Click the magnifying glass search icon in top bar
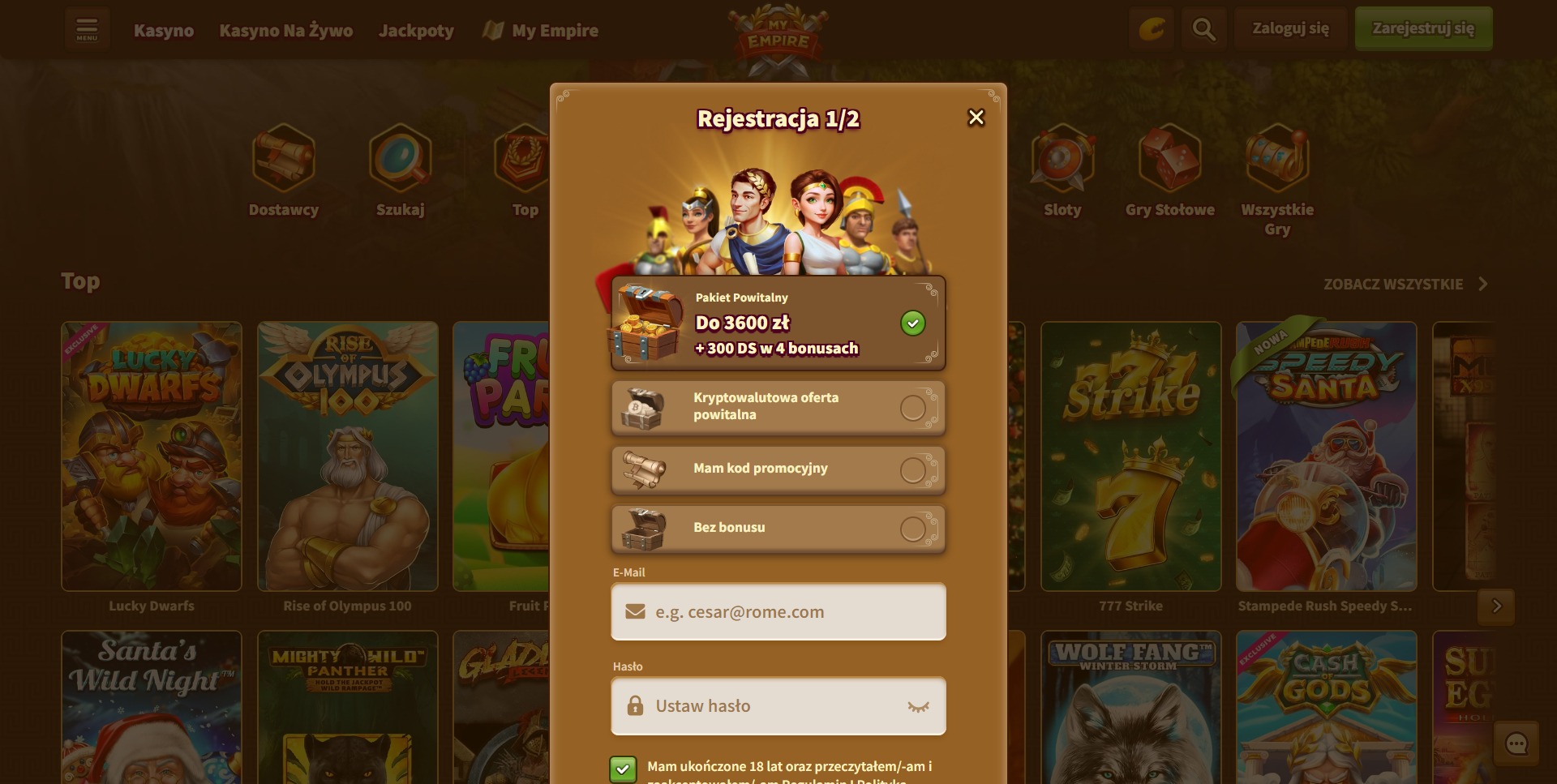The height and width of the screenshot is (784, 1557). [x=1203, y=28]
